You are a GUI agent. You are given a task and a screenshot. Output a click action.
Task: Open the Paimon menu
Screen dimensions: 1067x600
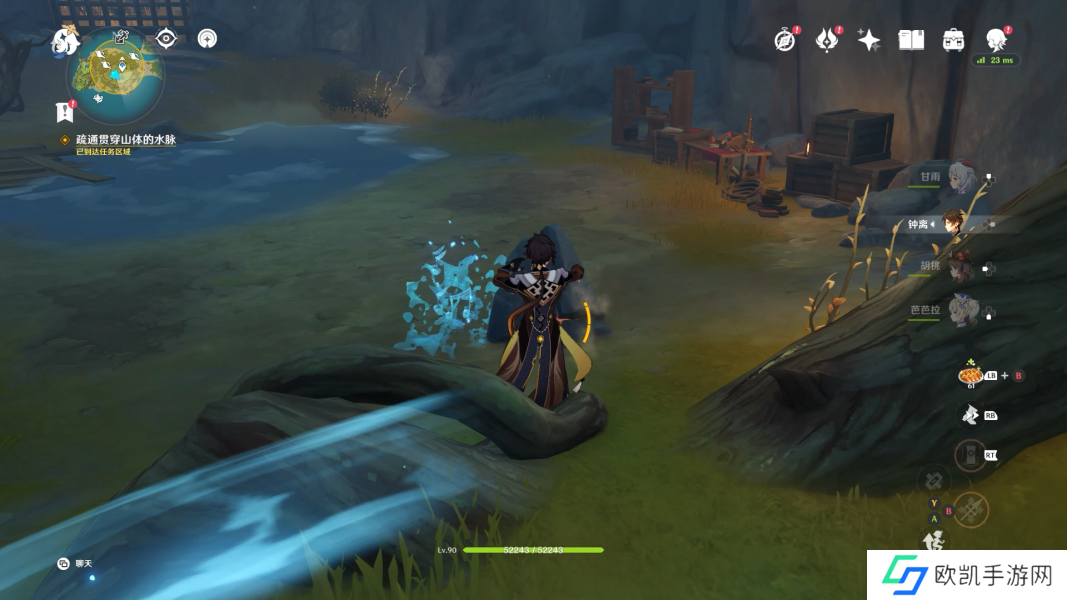click(65, 41)
